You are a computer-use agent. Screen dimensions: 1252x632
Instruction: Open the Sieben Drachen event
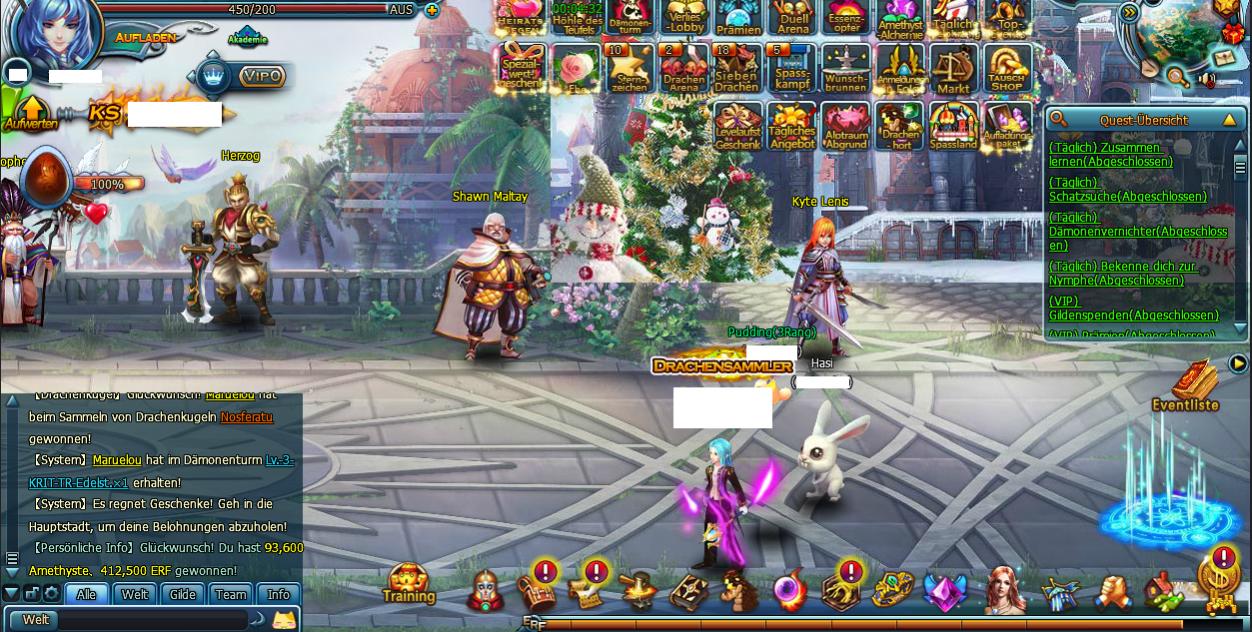coord(736,68)
